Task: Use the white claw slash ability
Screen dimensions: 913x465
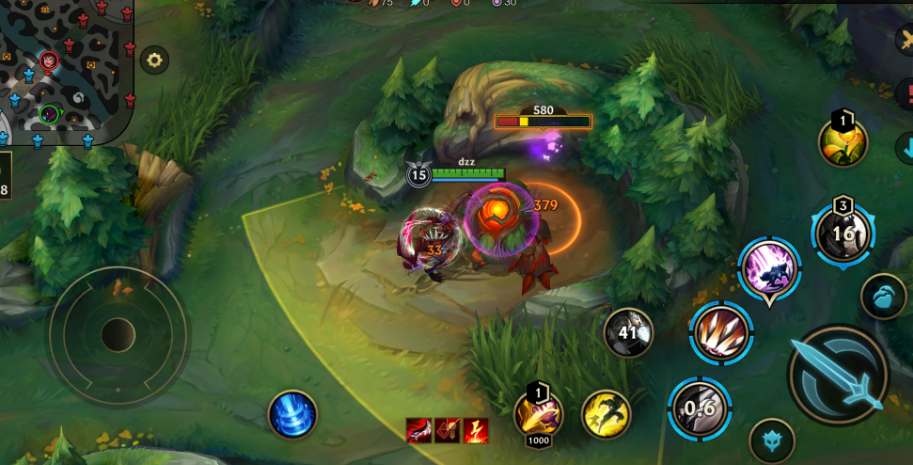Action: (x=722, y=332)
